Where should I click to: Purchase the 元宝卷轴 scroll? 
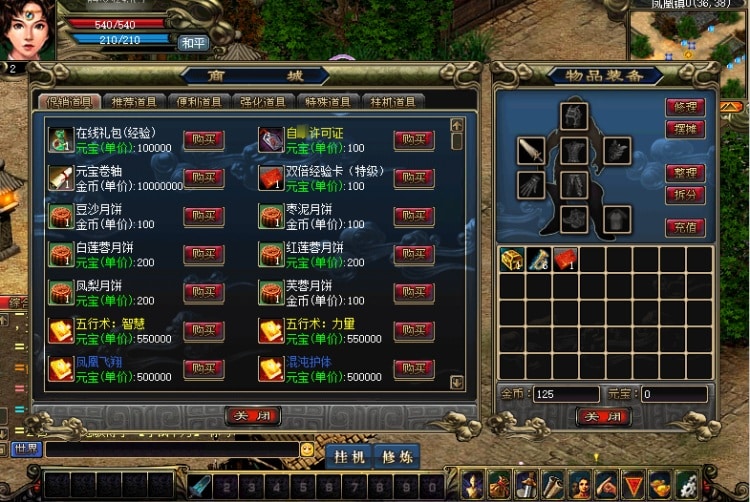point(203,178)
